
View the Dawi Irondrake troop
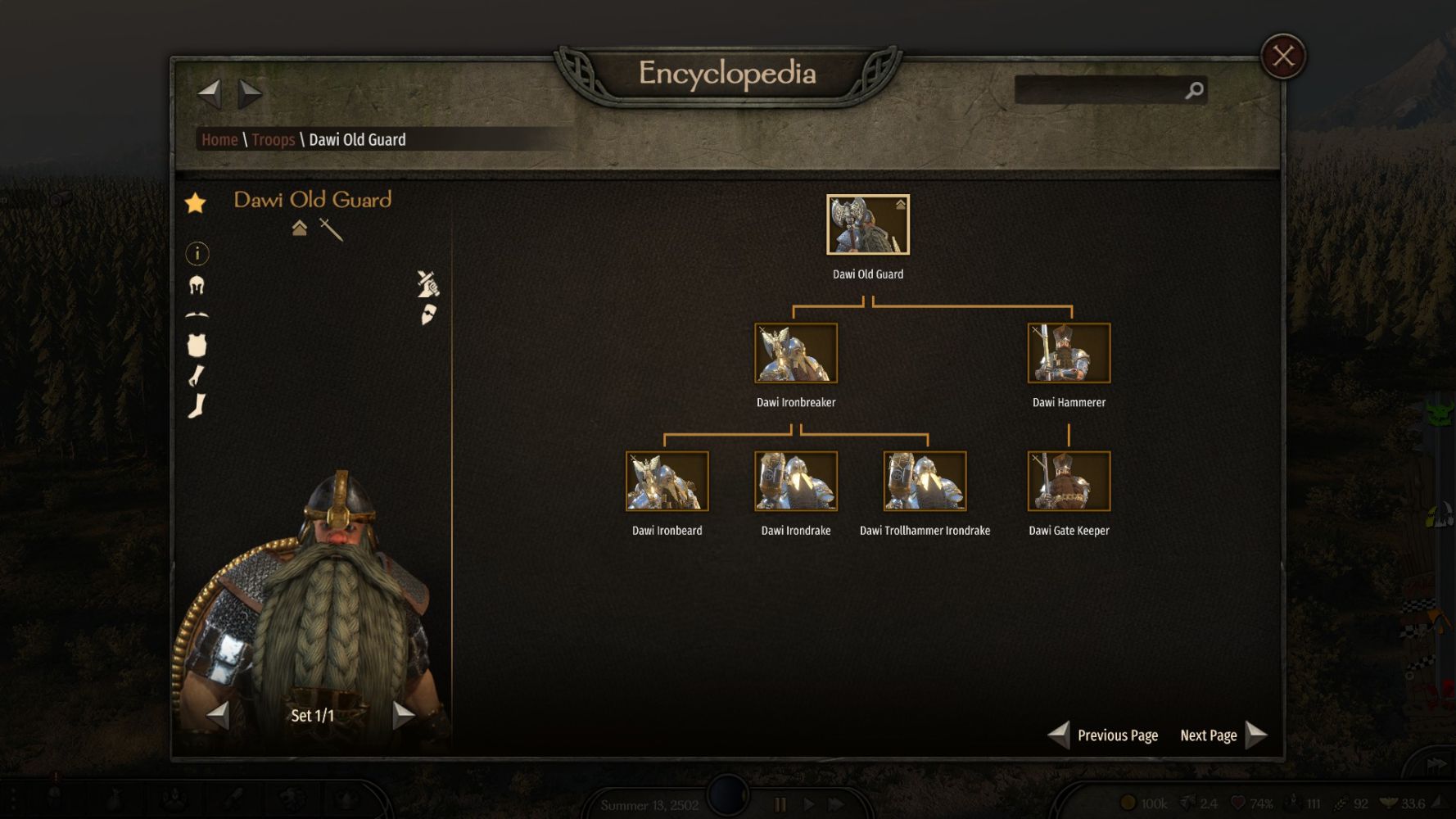(795, 482)
